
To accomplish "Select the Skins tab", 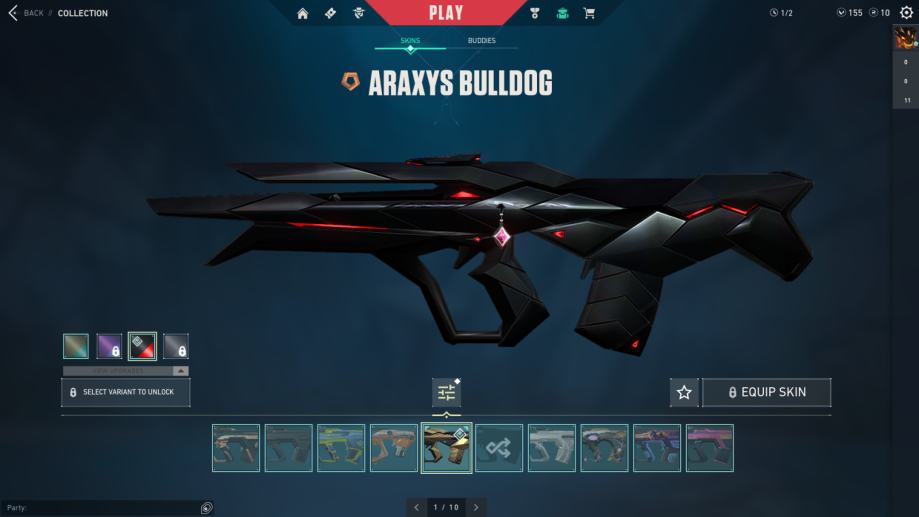I will point(410,41).
